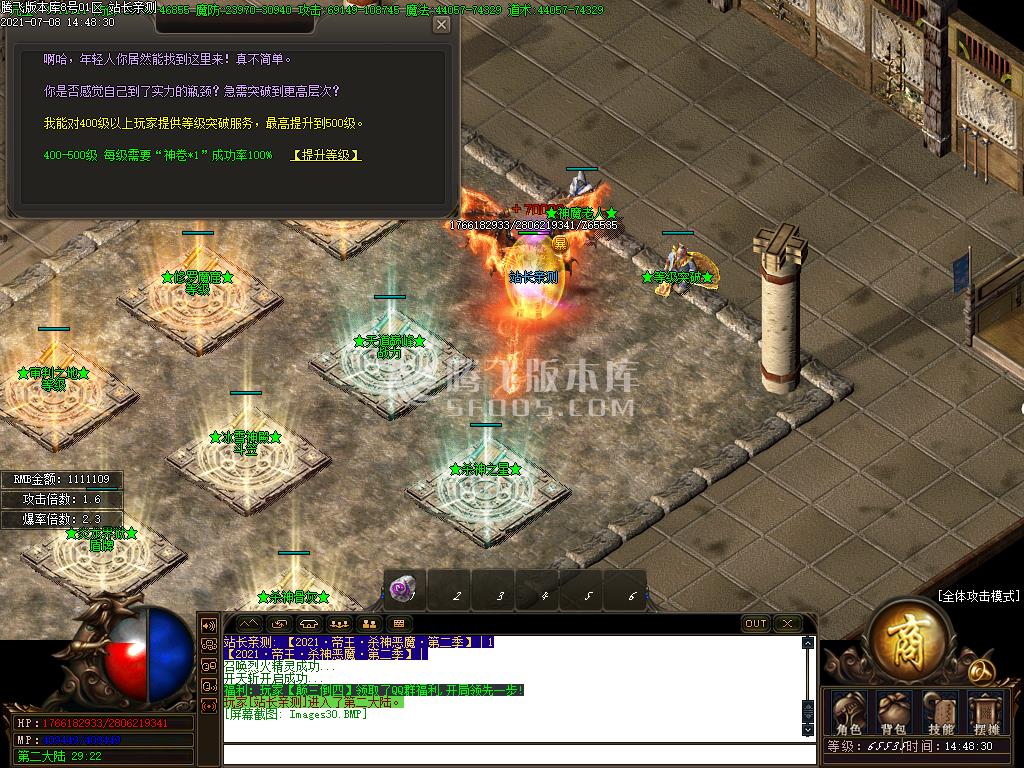The image size is (1024, 768).
Task: Toggle the [全体攻击模式] attack mode label
Action: click(x=978, y=596)
